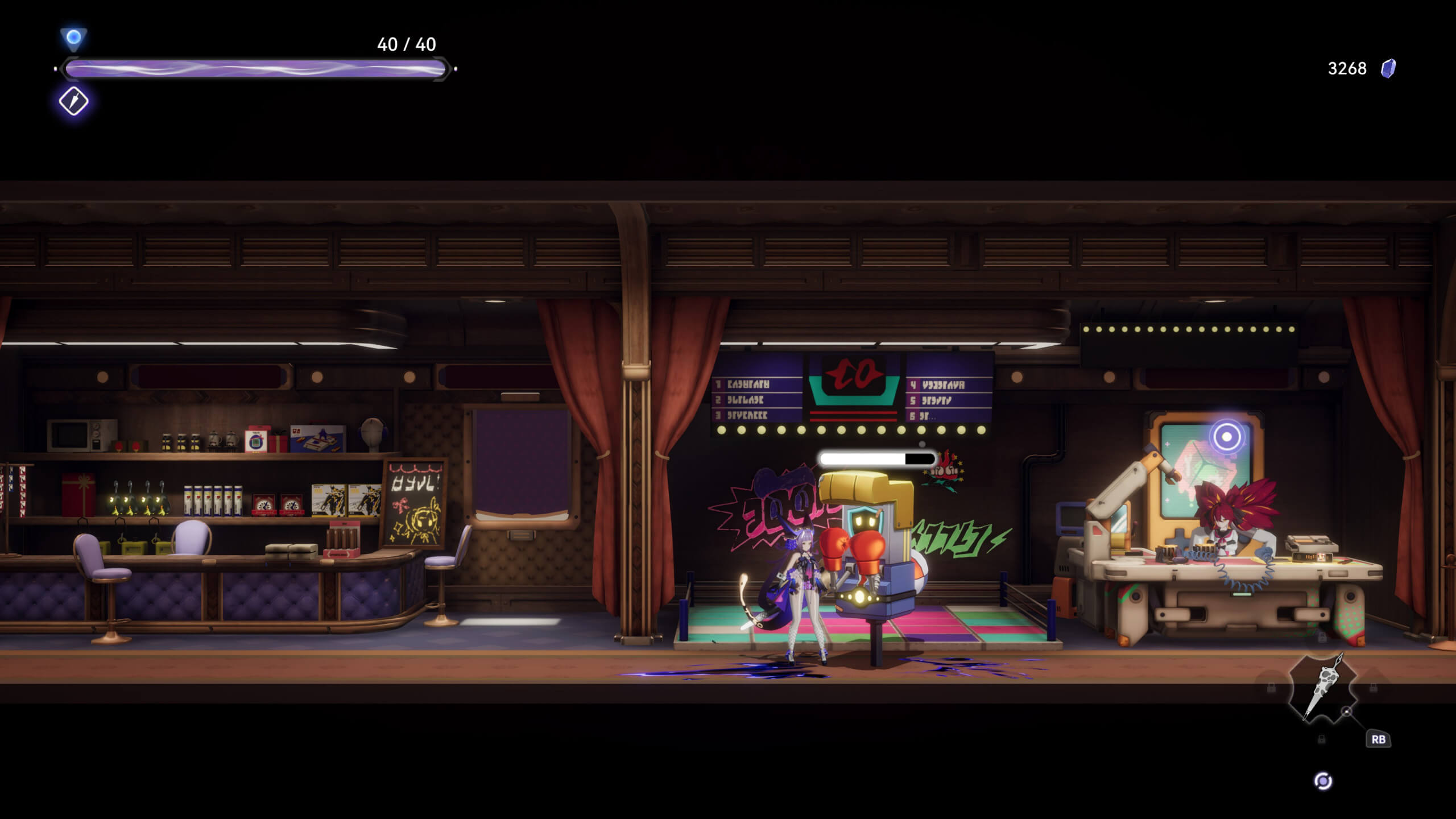Click the blue crystal currency icon
Image resolution: width=1456 pixels, height=819 pixels.
click(1388, 69)
